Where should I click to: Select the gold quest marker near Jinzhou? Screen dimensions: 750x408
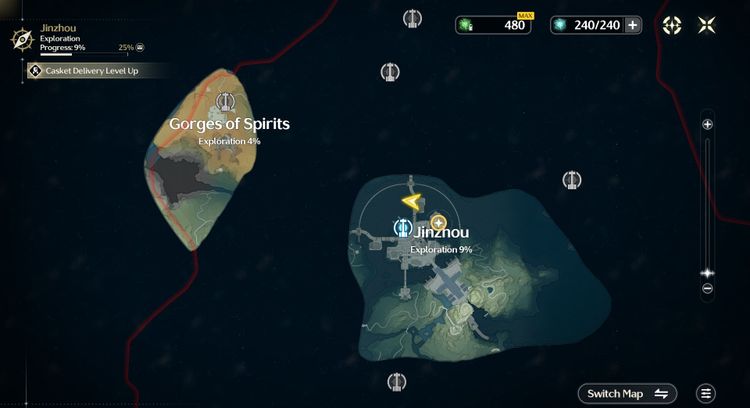click(x=438, y=222)
